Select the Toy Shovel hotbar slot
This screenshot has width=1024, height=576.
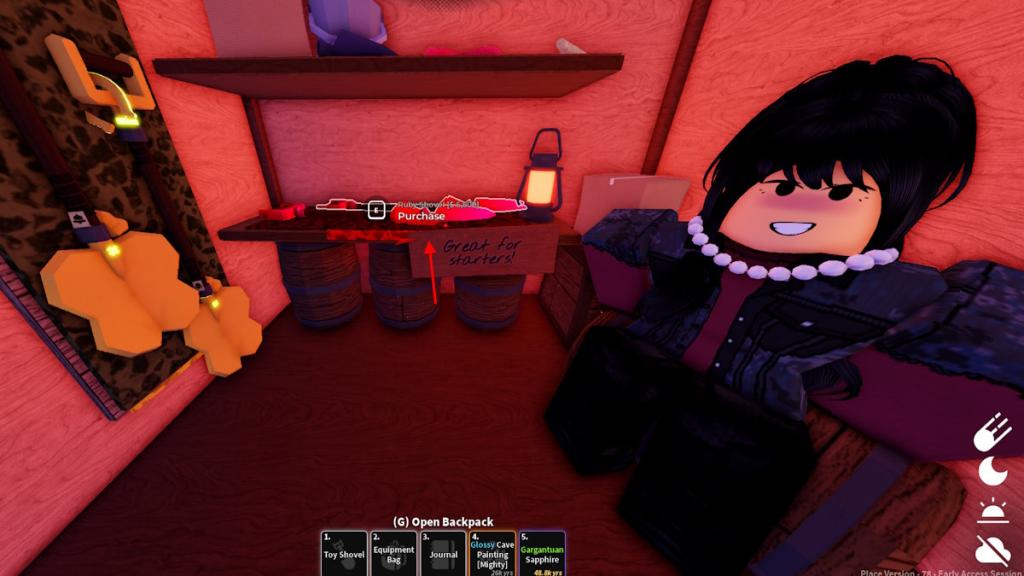344,553
